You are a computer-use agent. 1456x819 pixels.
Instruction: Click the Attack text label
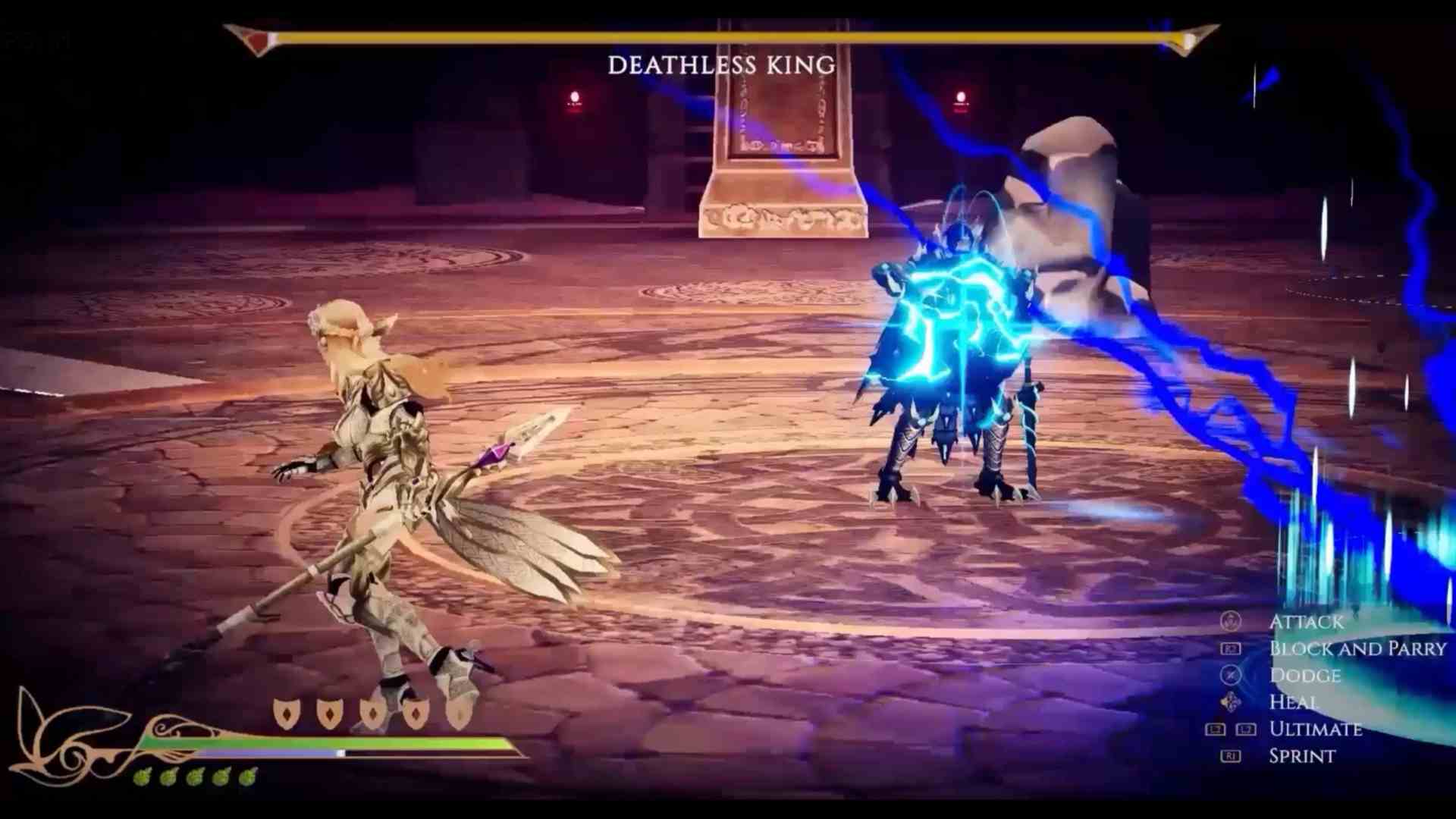(1306, 622)
